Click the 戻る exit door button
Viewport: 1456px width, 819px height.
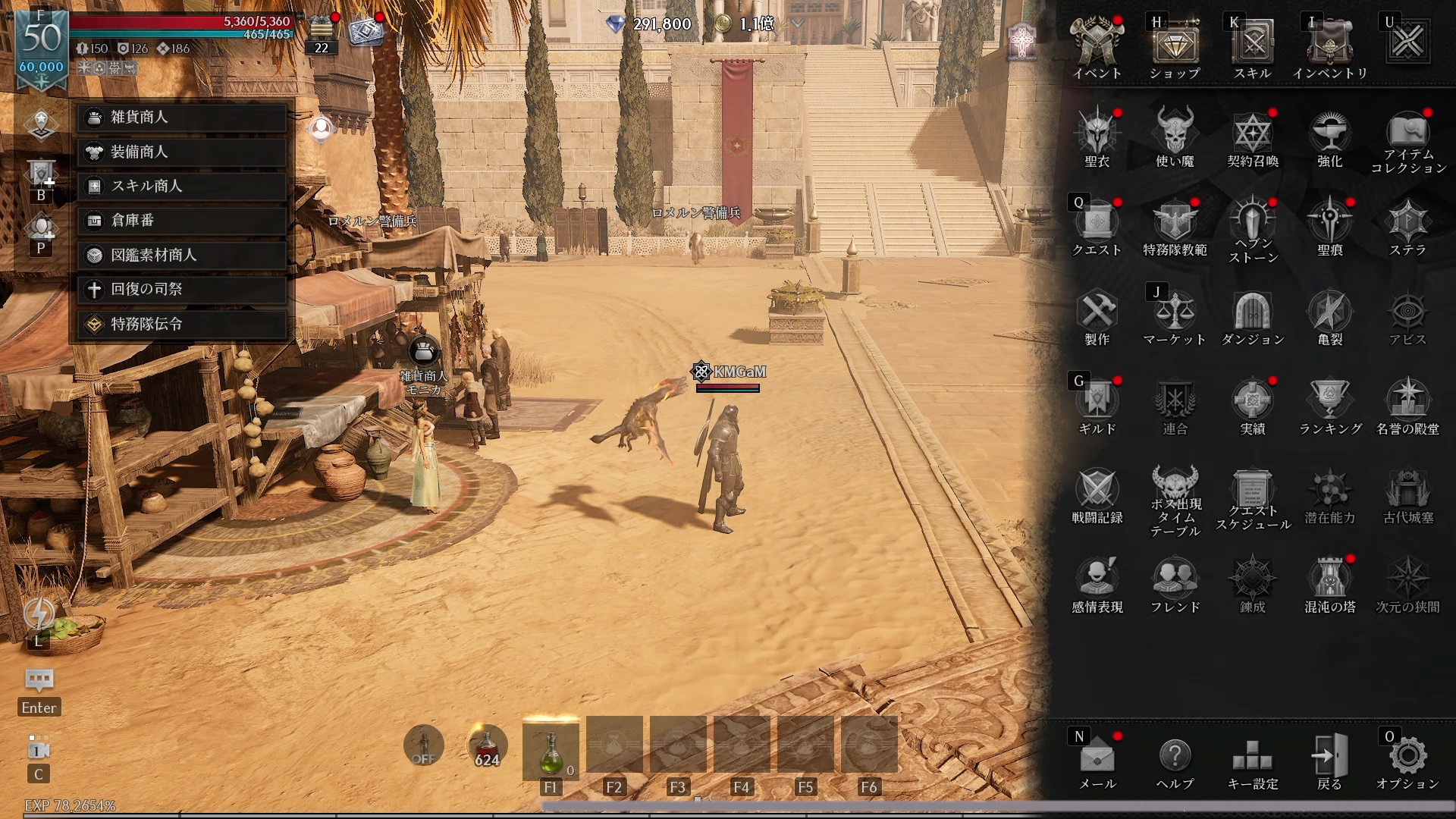coord(1329,760)
